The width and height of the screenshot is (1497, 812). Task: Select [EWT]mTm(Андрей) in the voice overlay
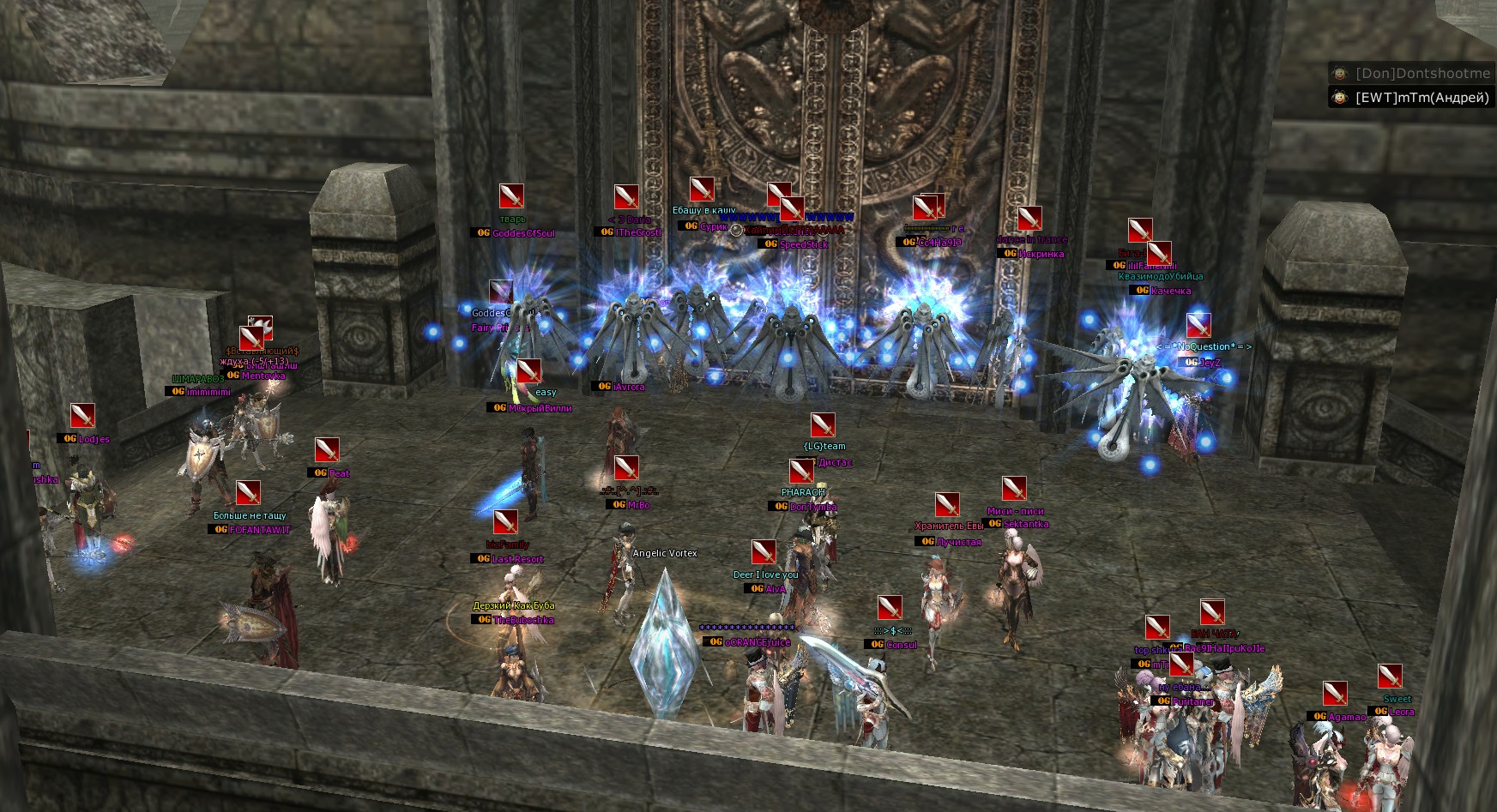tap(1421, 98)
